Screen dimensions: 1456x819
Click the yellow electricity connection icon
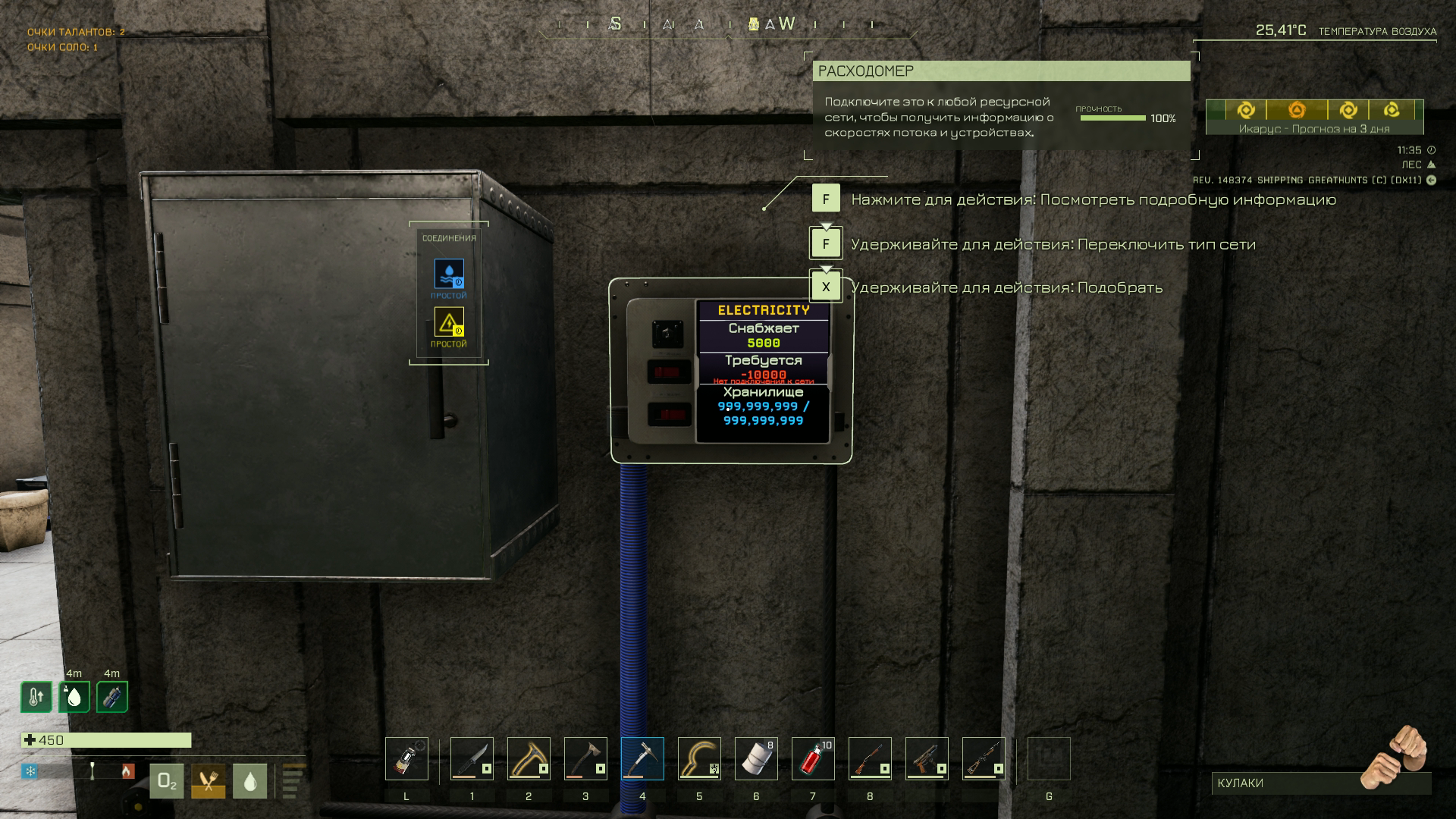click(x=449, y=322)
